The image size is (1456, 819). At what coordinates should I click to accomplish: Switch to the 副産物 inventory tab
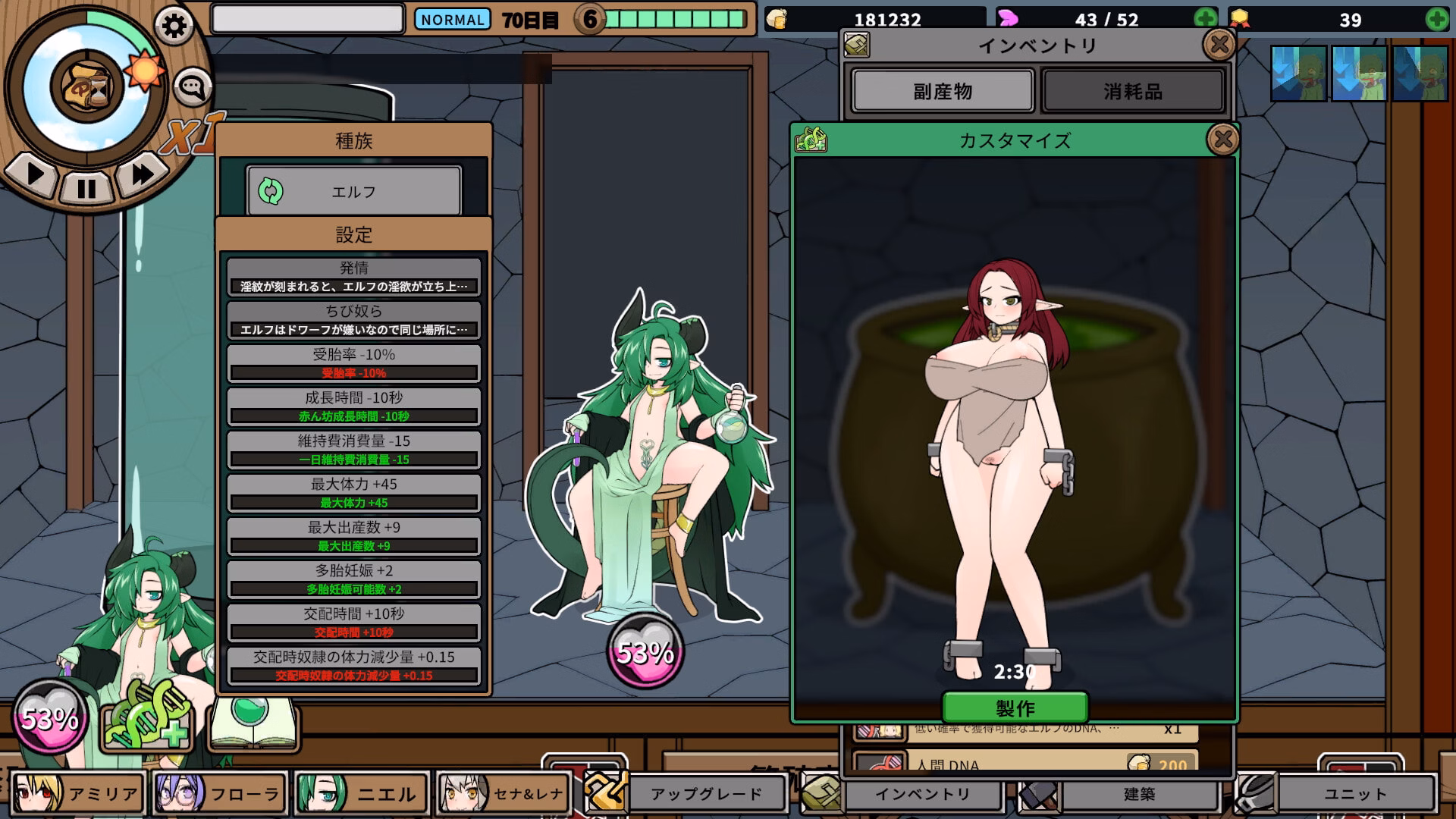pyautogui.click(x=942, y=90)
